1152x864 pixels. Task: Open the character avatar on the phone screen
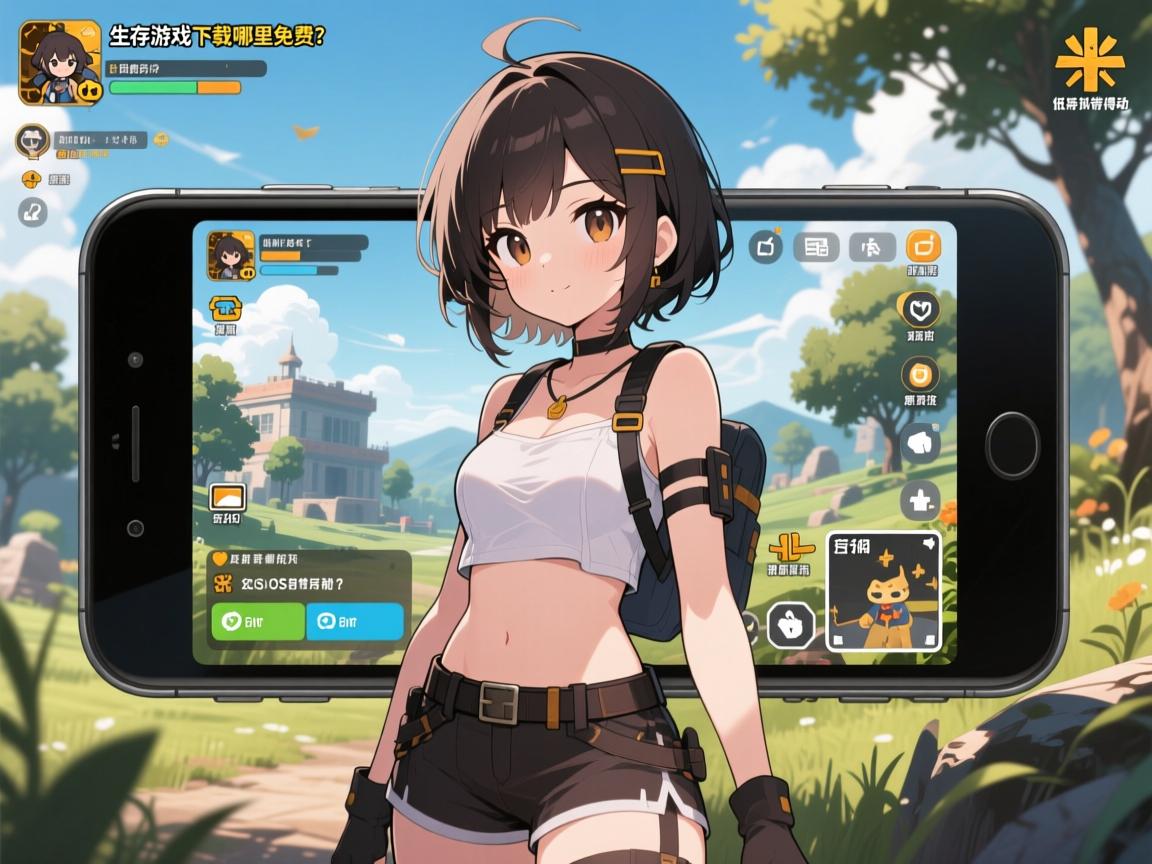pyautogui.click(x=229, y=256)
